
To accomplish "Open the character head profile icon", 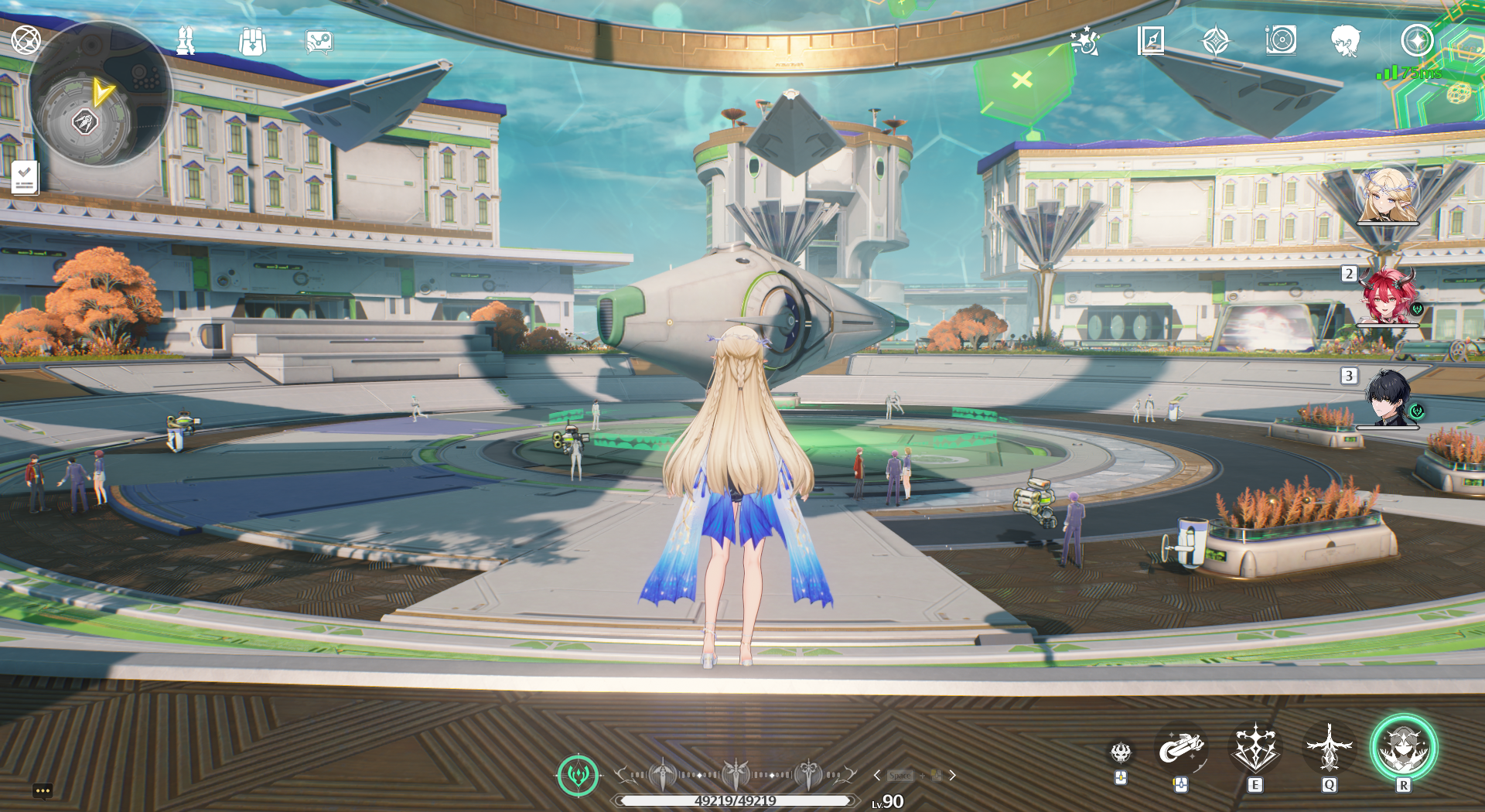I will [x=1346, y=40].
